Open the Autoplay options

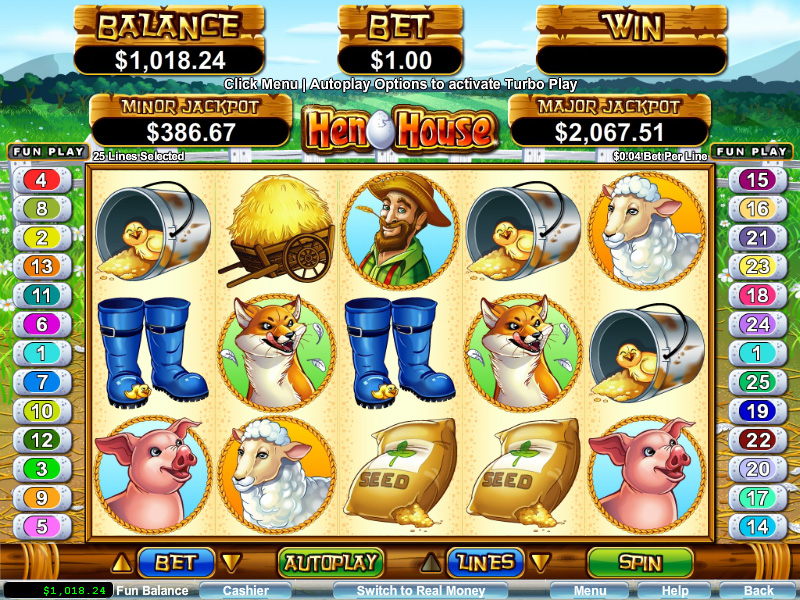point(329,563)
